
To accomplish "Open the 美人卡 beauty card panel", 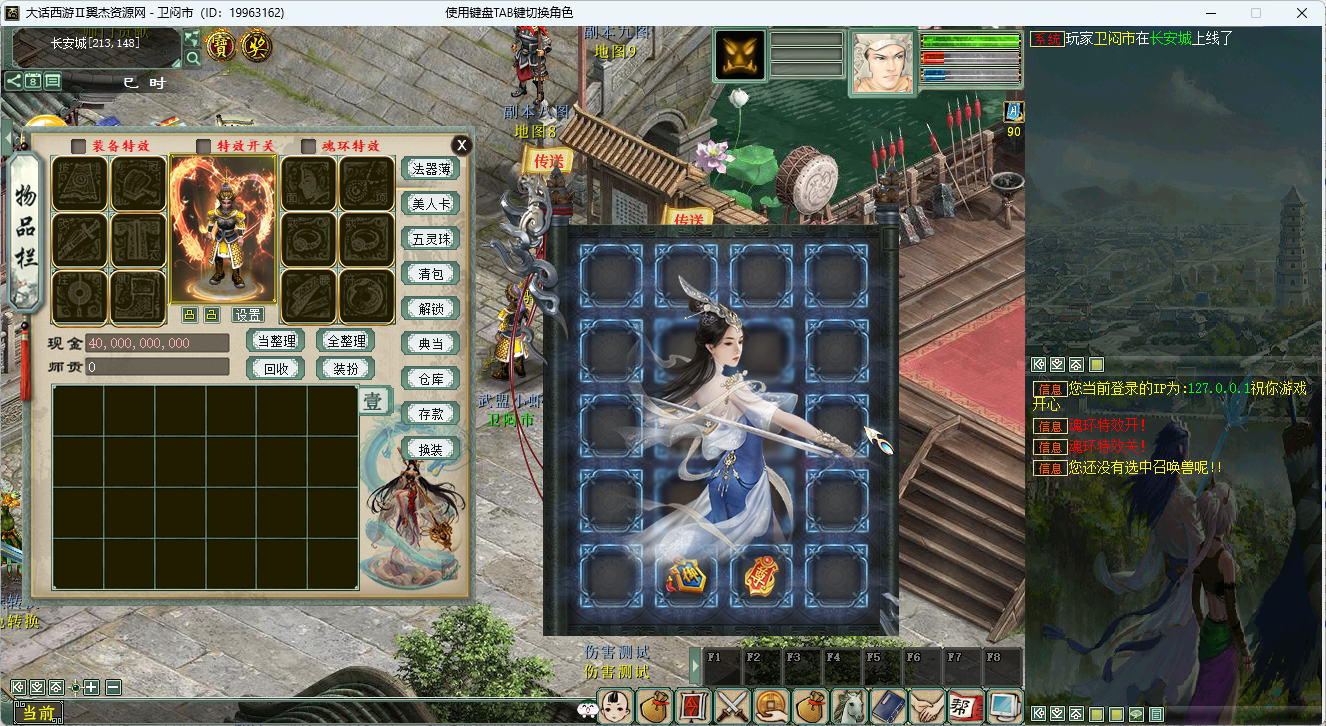I will [x=430, y=203].
